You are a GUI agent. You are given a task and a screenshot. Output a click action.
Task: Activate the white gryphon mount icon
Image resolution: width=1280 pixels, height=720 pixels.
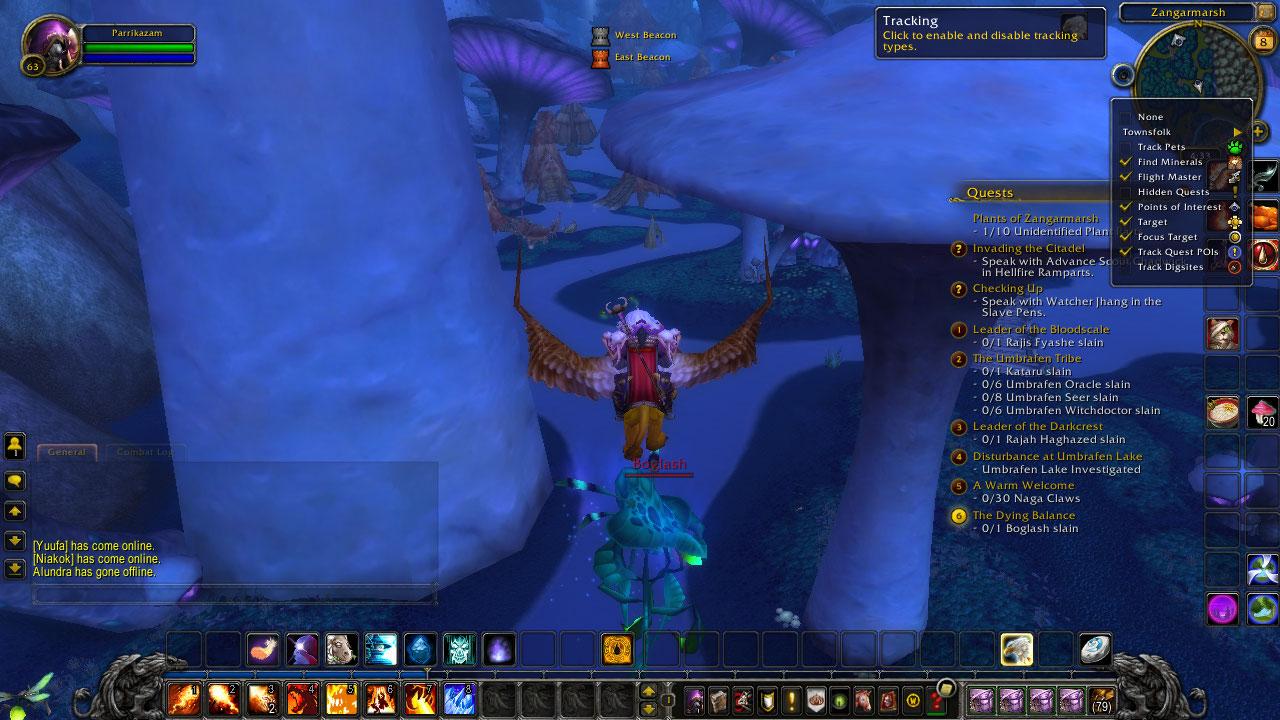click(x=1017, y=649)
